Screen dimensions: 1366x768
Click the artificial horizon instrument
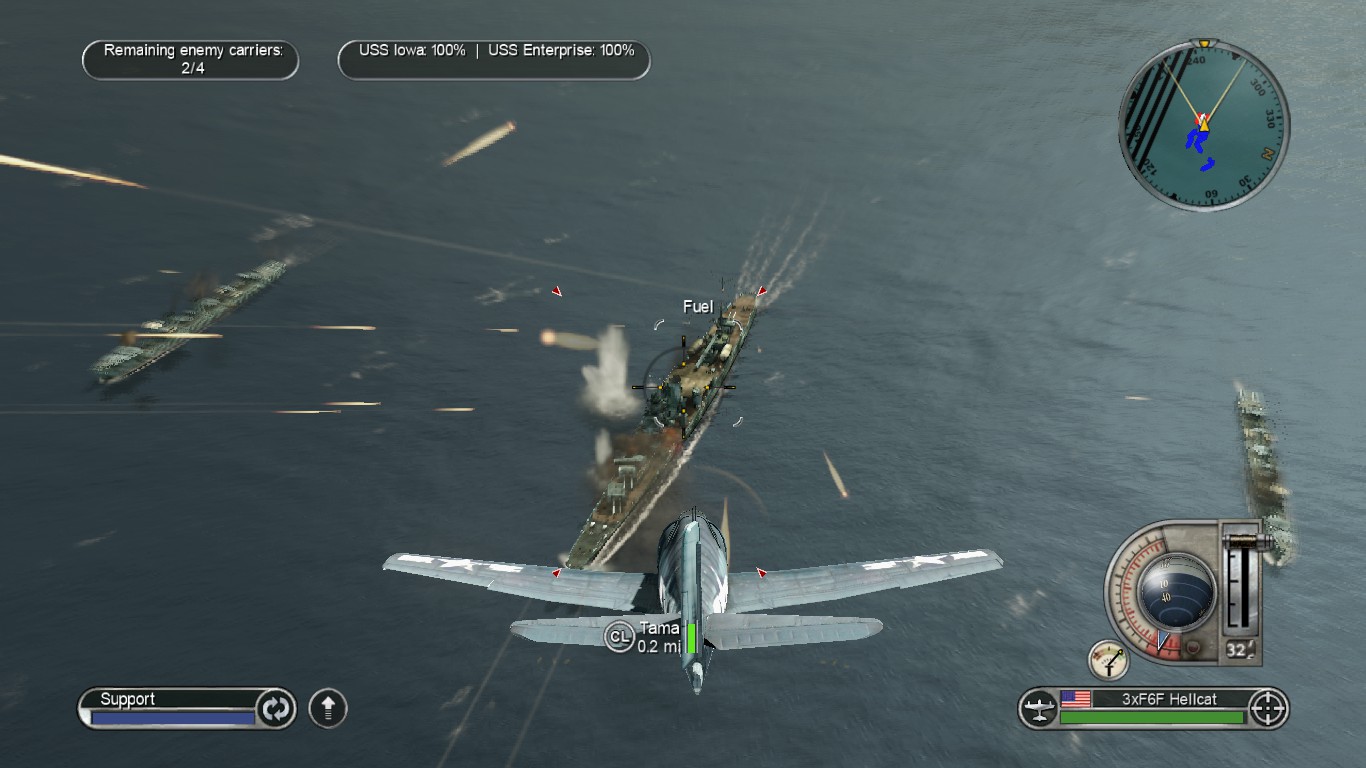(x=1175, y=590)
